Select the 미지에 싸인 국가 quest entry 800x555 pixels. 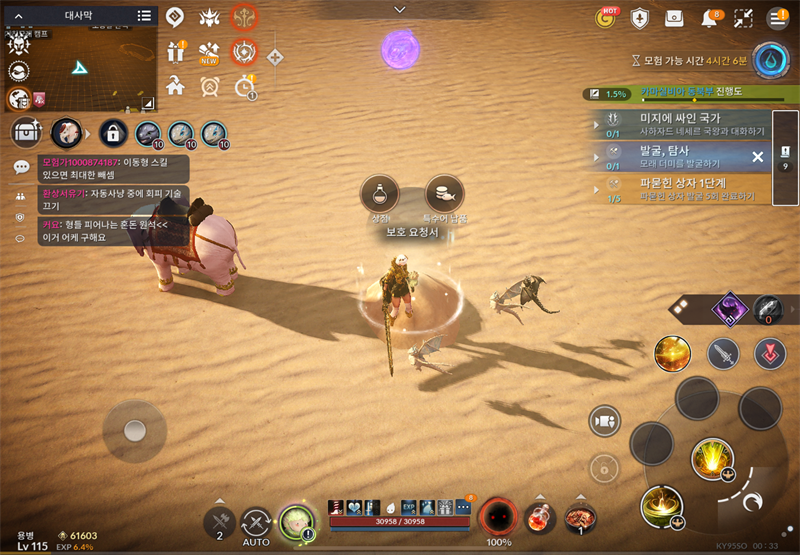tap(690, 124)
